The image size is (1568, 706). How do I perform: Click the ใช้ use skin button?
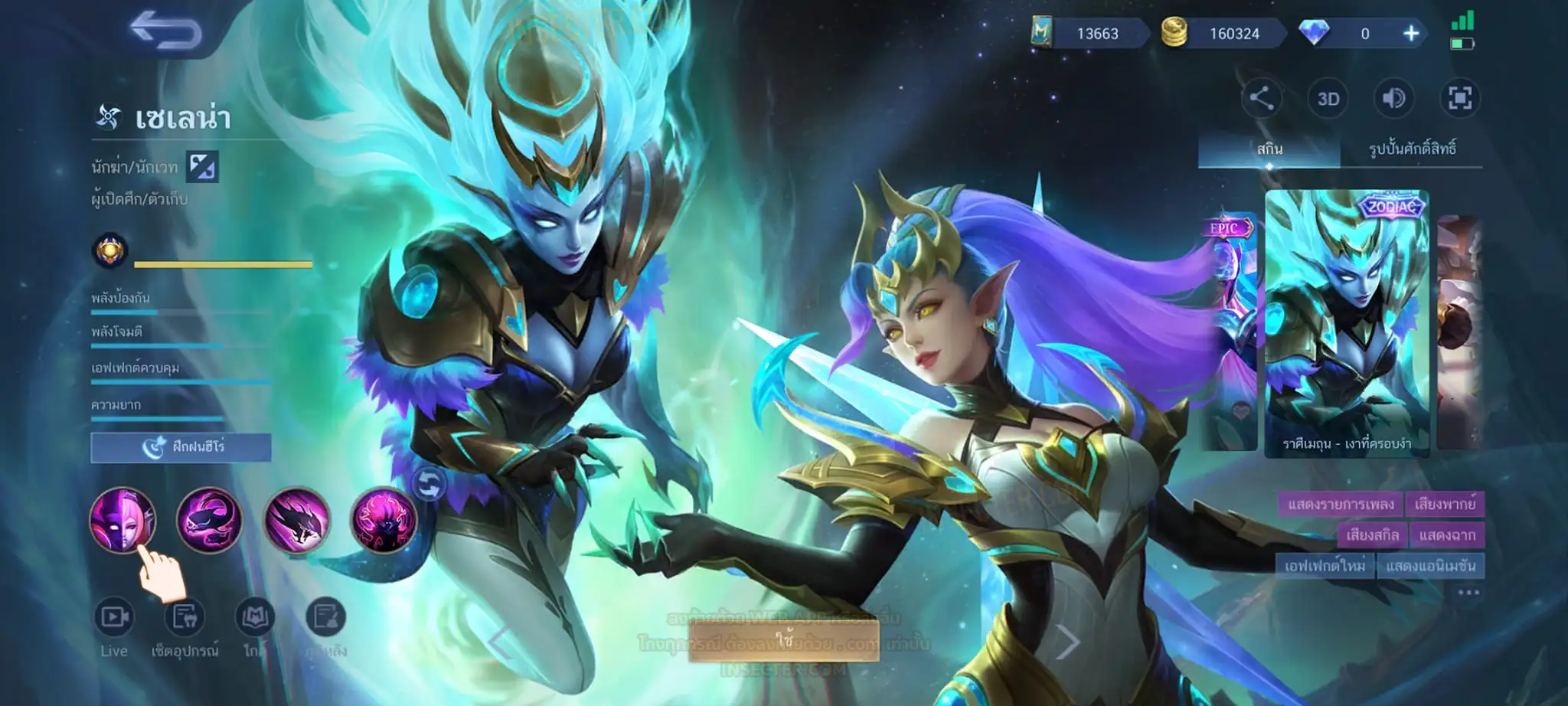782,639
